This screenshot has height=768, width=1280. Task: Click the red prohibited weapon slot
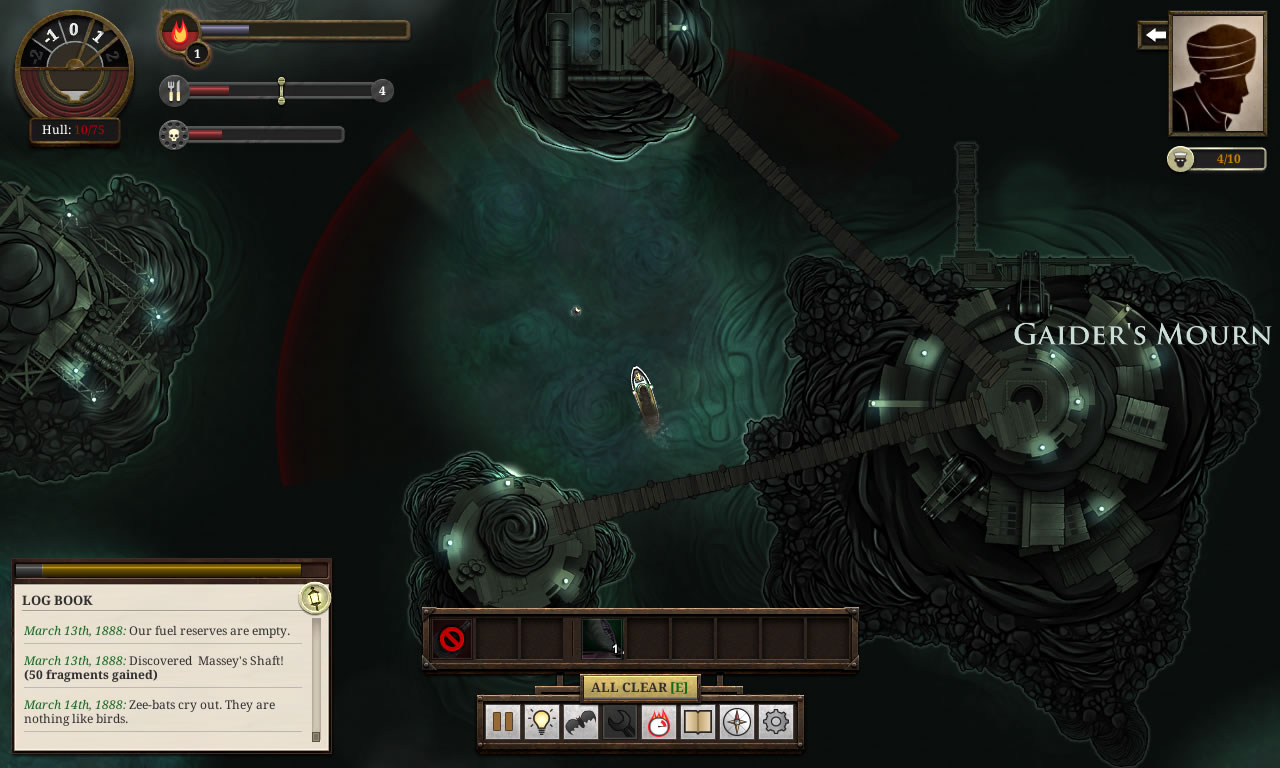452,639
